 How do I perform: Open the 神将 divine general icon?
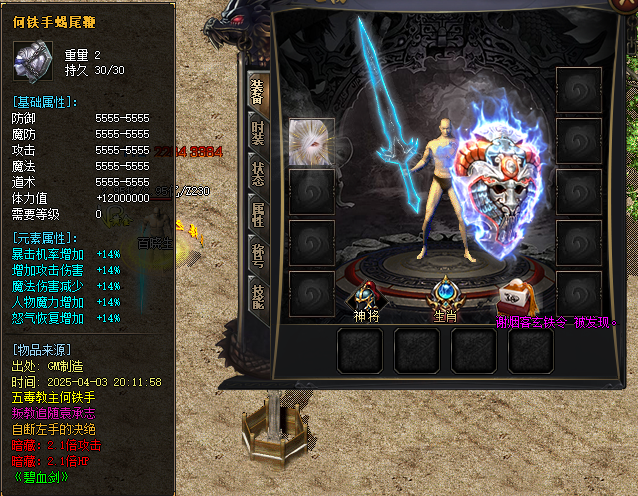367,296
